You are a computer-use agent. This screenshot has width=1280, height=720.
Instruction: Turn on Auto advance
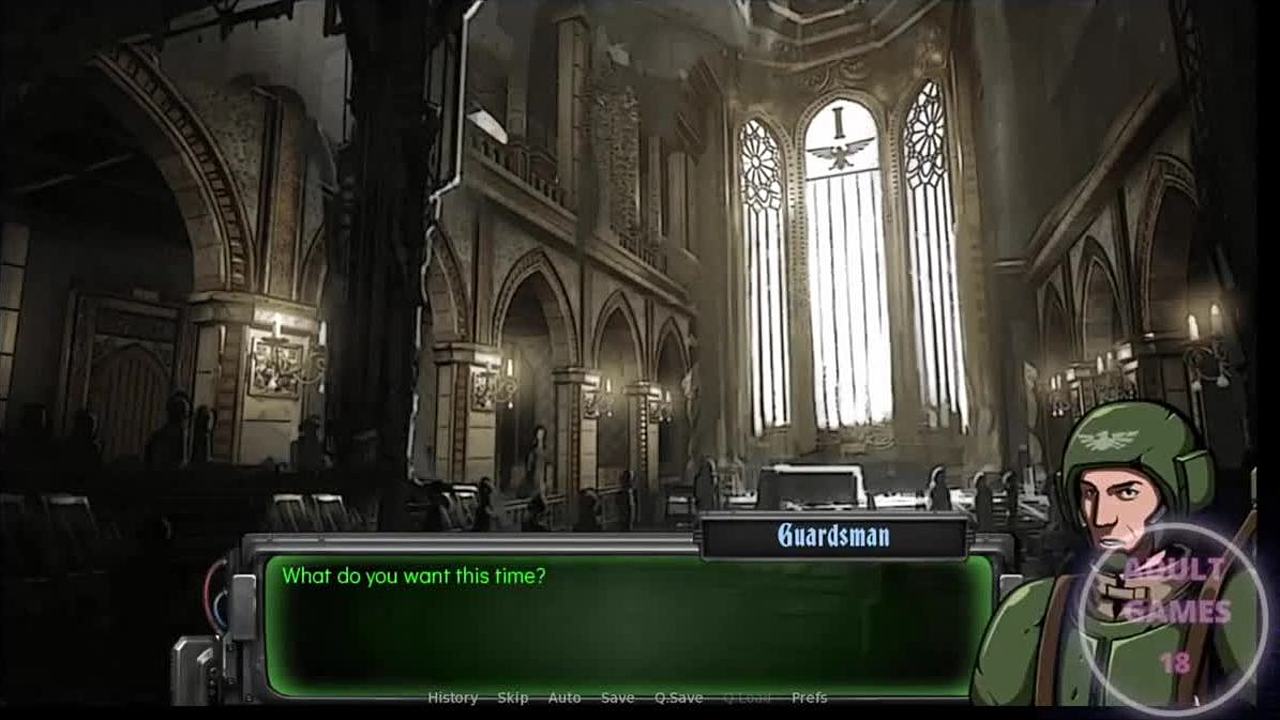(x=564, y=698)
